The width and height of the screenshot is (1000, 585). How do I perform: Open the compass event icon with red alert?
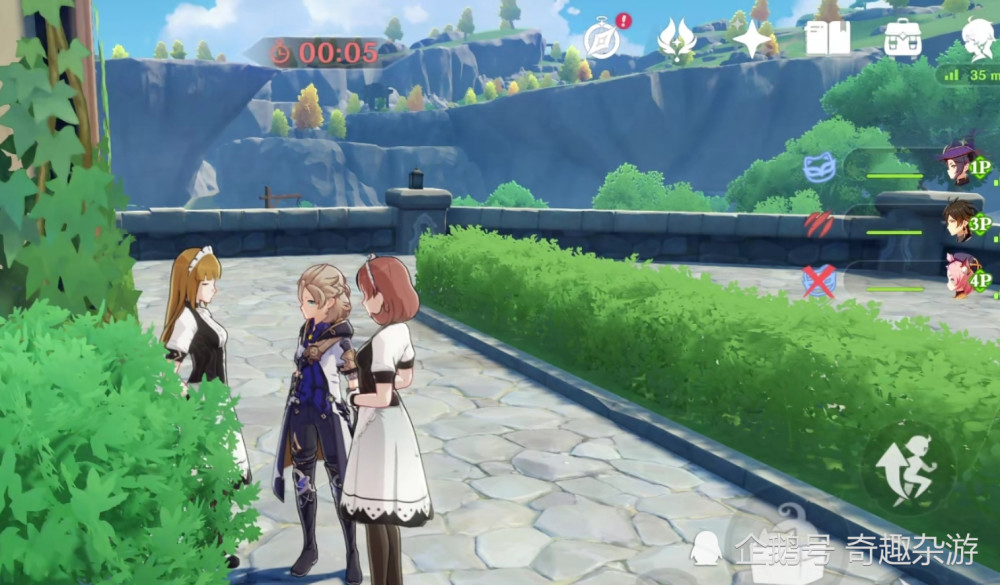pyautogui.click(x=602, y=40)
